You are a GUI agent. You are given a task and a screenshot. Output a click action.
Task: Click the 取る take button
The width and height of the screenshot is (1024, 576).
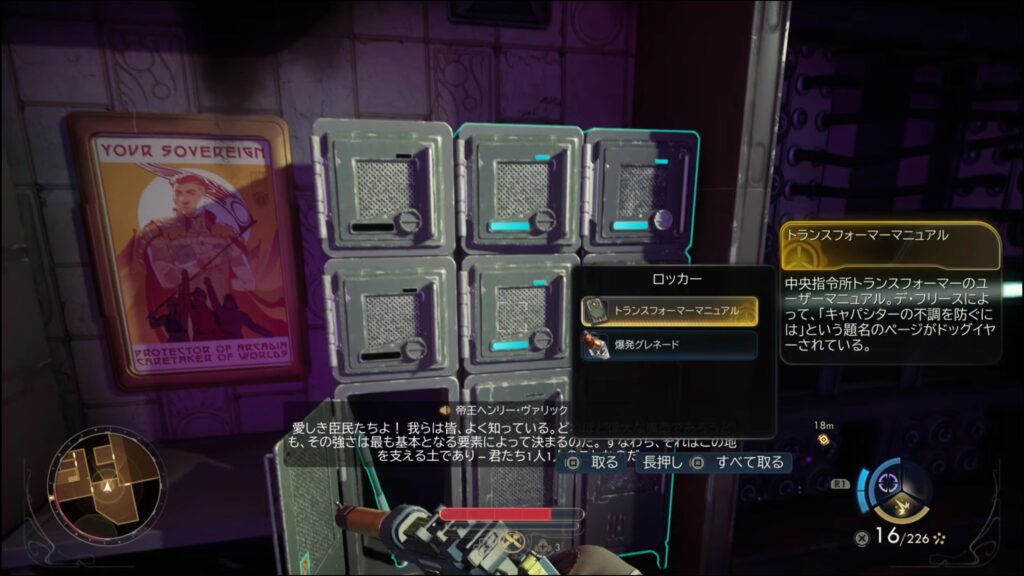594,463
